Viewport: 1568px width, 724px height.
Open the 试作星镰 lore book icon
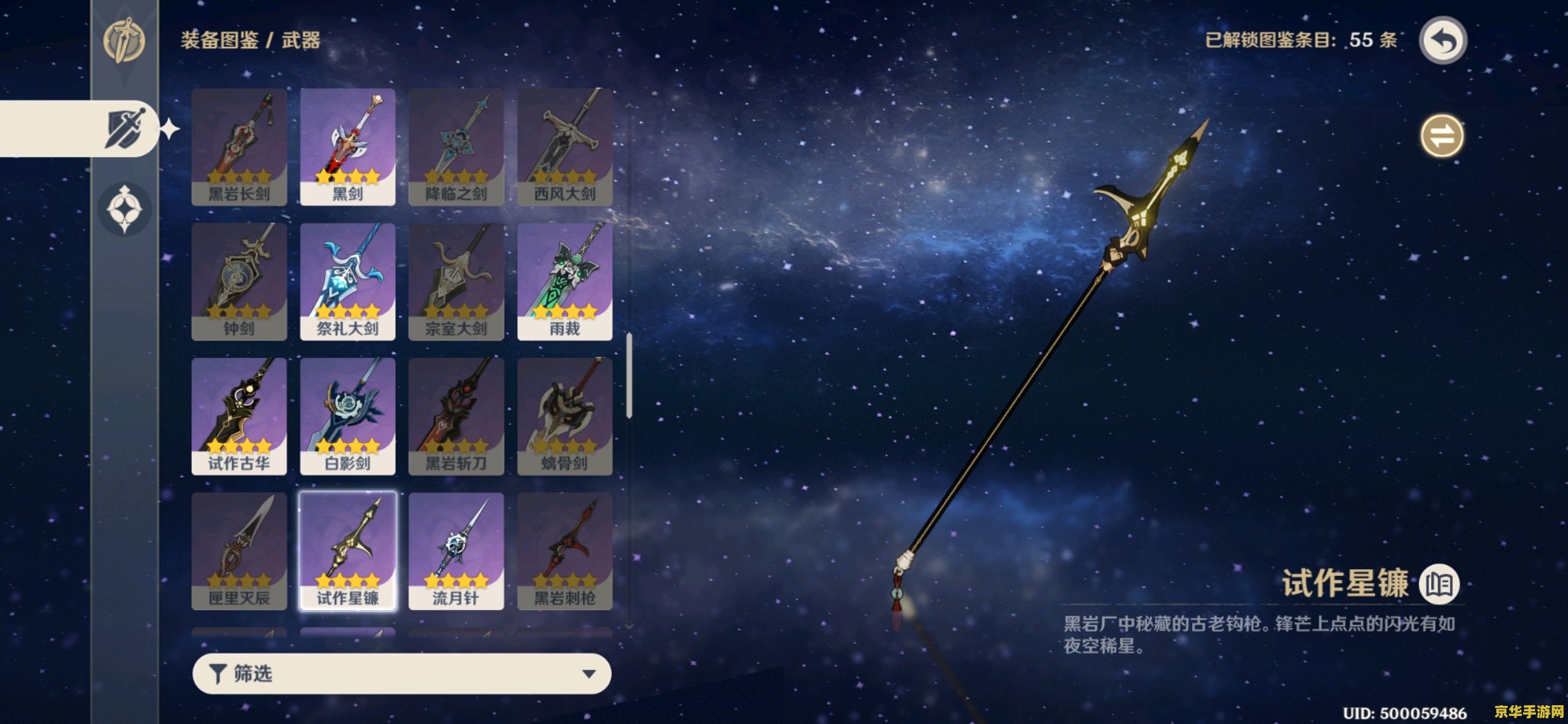pyautogui.click(x=1439, y=584)
